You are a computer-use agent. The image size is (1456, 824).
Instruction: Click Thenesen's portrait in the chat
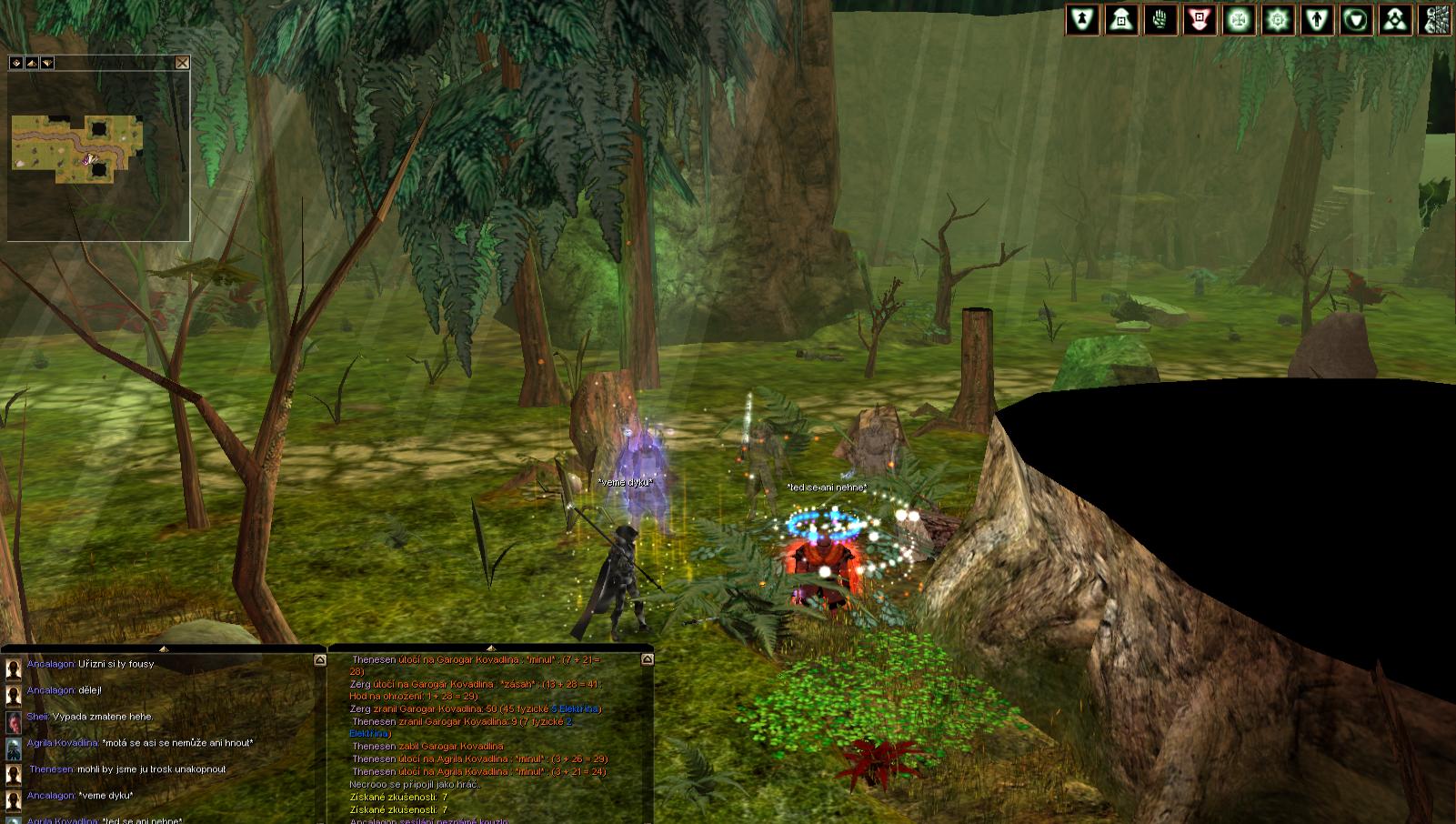coord(14,775)
